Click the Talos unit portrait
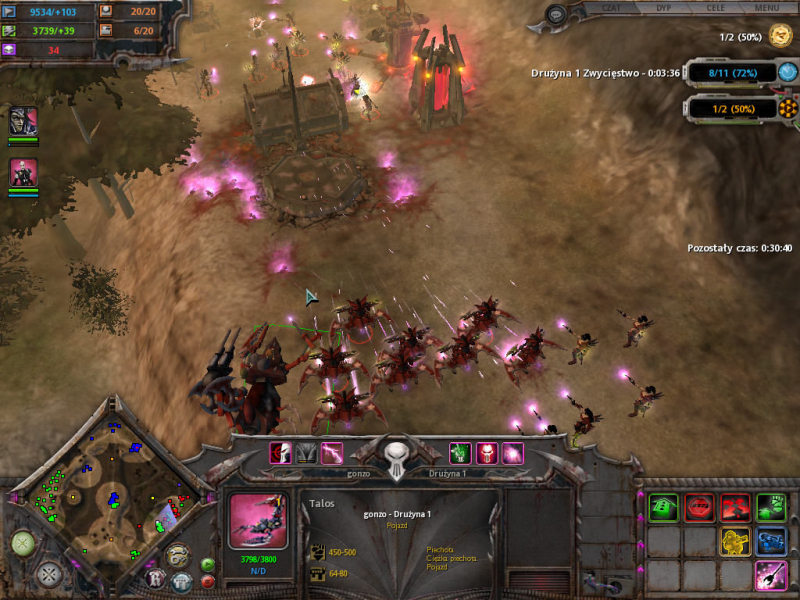 (257, 520)
